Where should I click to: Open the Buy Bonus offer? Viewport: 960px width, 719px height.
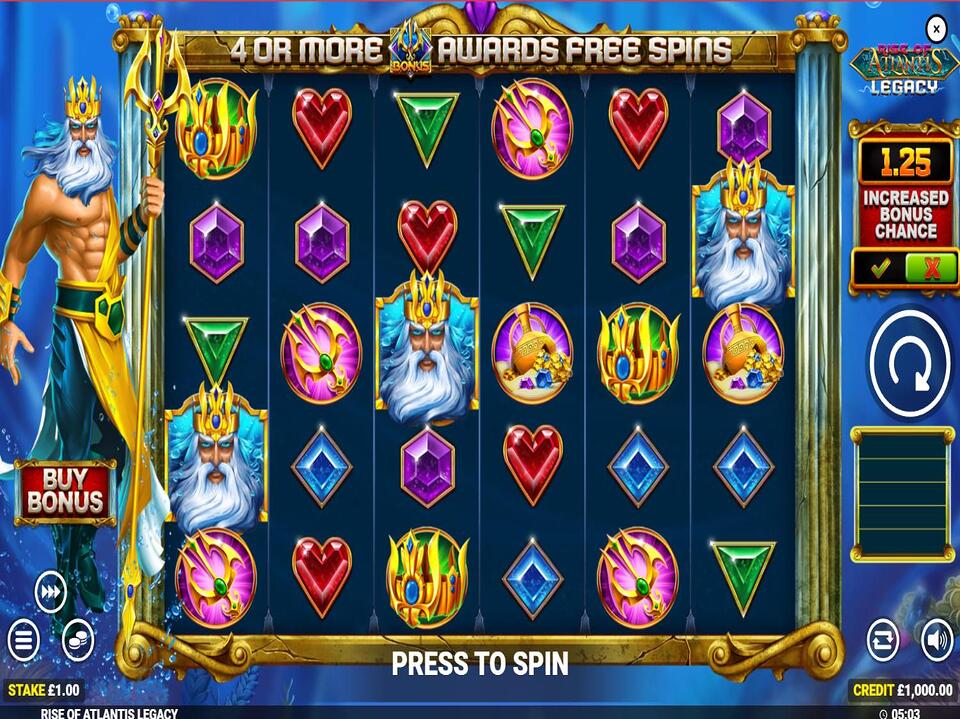pyautogui.click(x=64, y=489)
